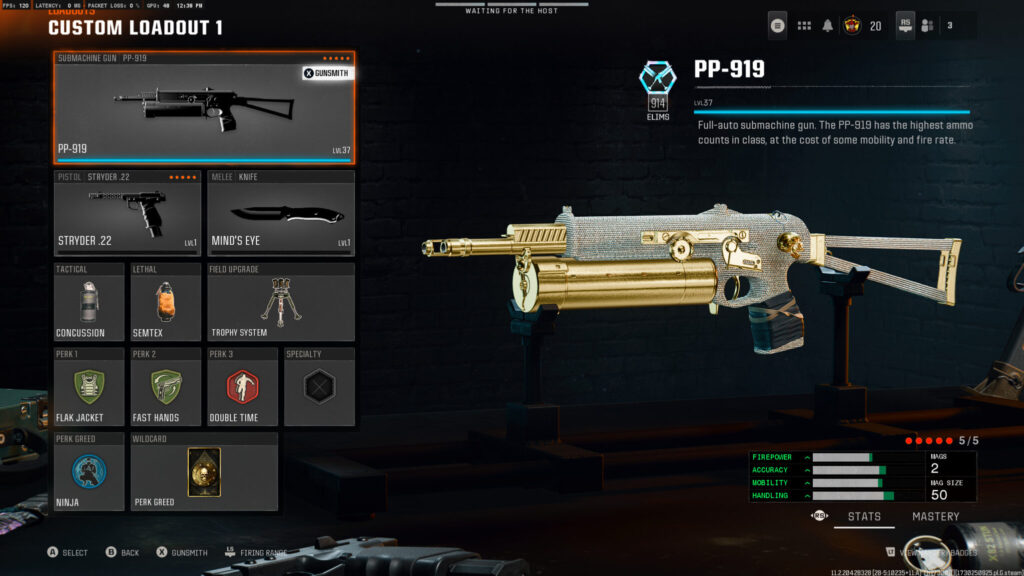Screen dimensions: 1024x576
Task: Select the Trophy System field upgrade
Action: coord(281,302)
